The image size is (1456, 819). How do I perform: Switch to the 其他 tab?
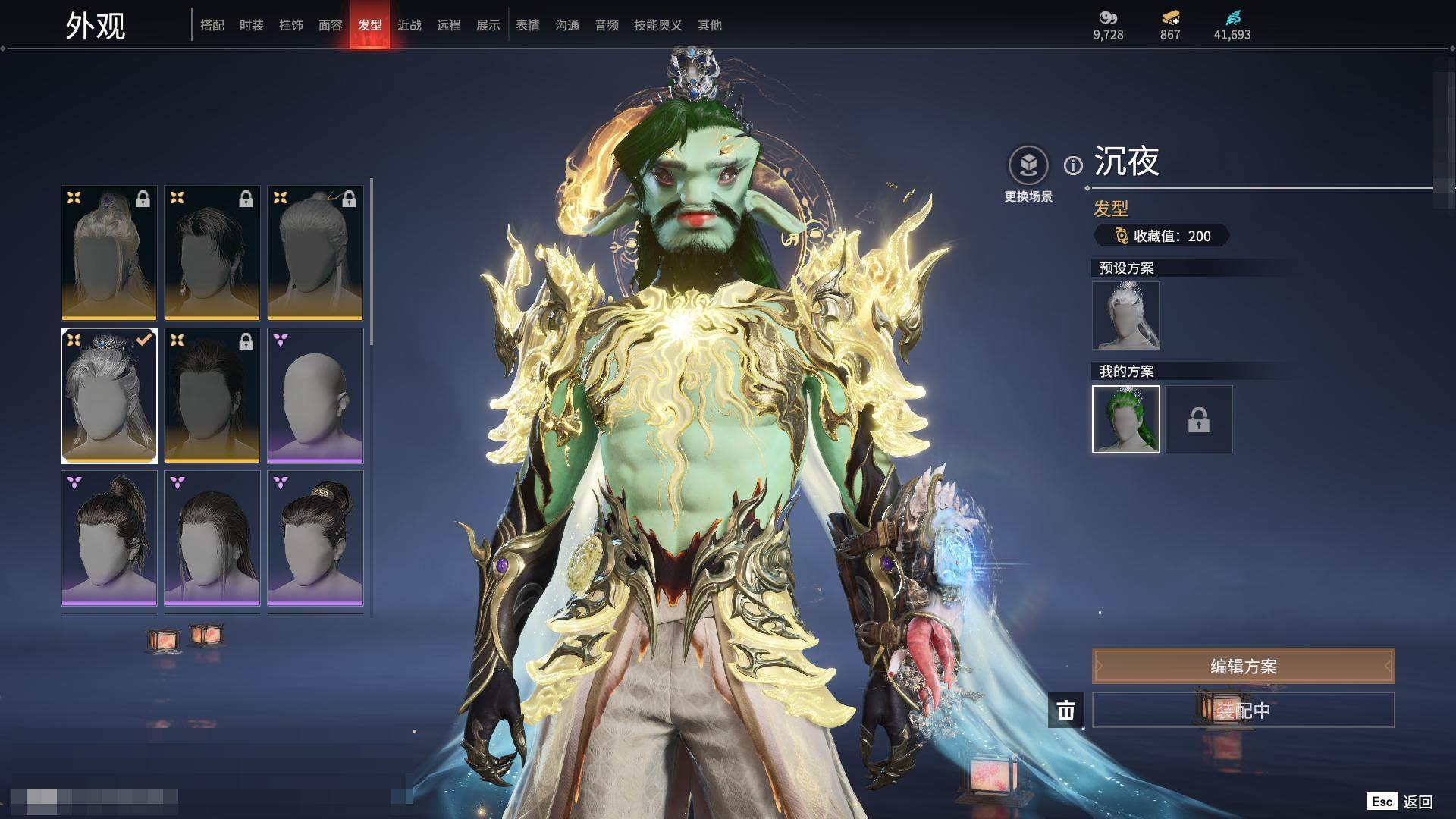(x=710, y=25)
